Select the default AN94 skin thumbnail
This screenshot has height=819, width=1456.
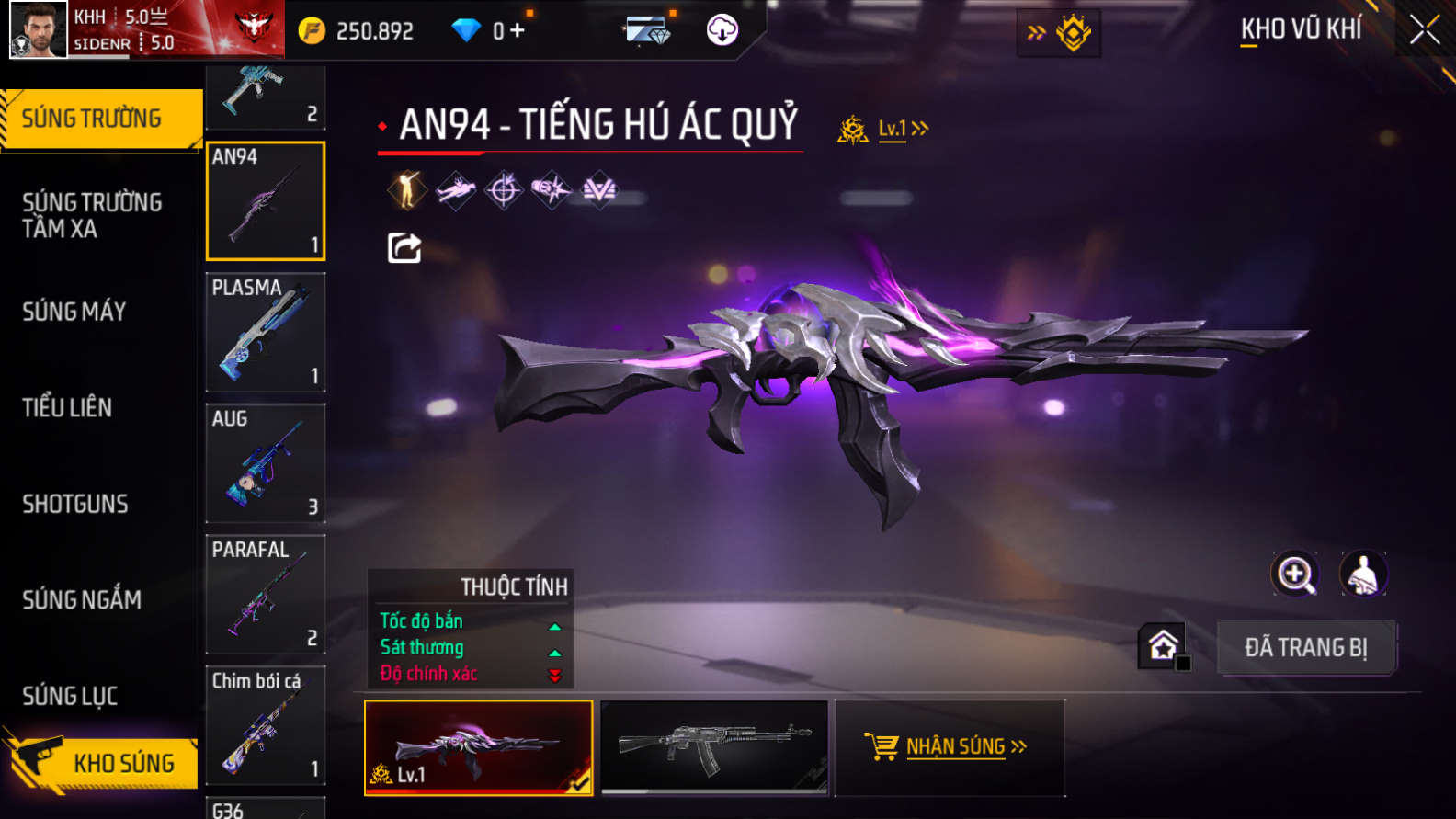(714, 746)
